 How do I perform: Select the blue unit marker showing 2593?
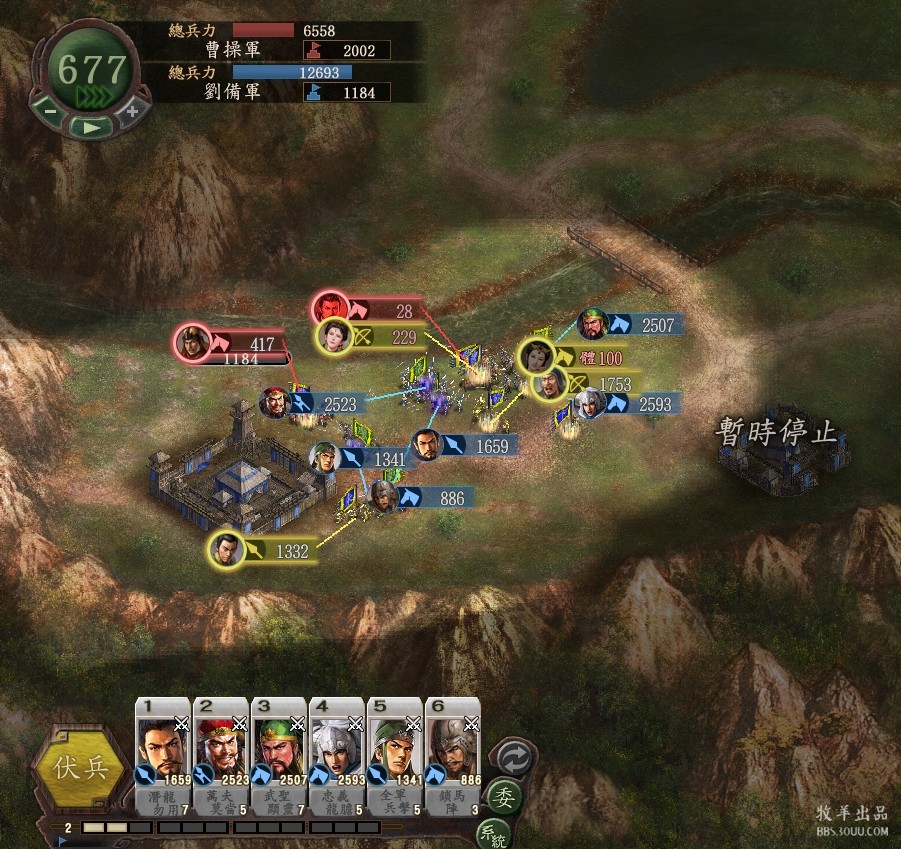tap(591, 403)
